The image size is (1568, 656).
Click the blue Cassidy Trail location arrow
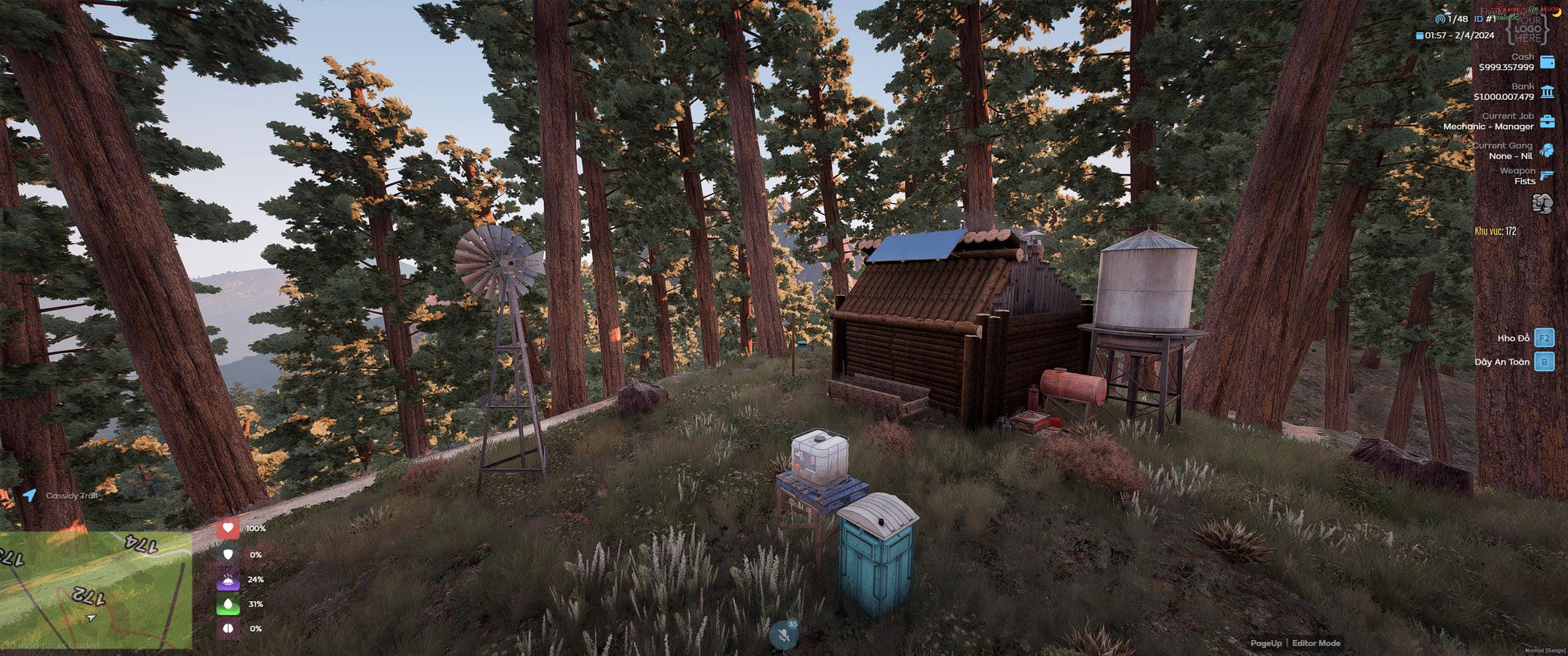(30, 495)
